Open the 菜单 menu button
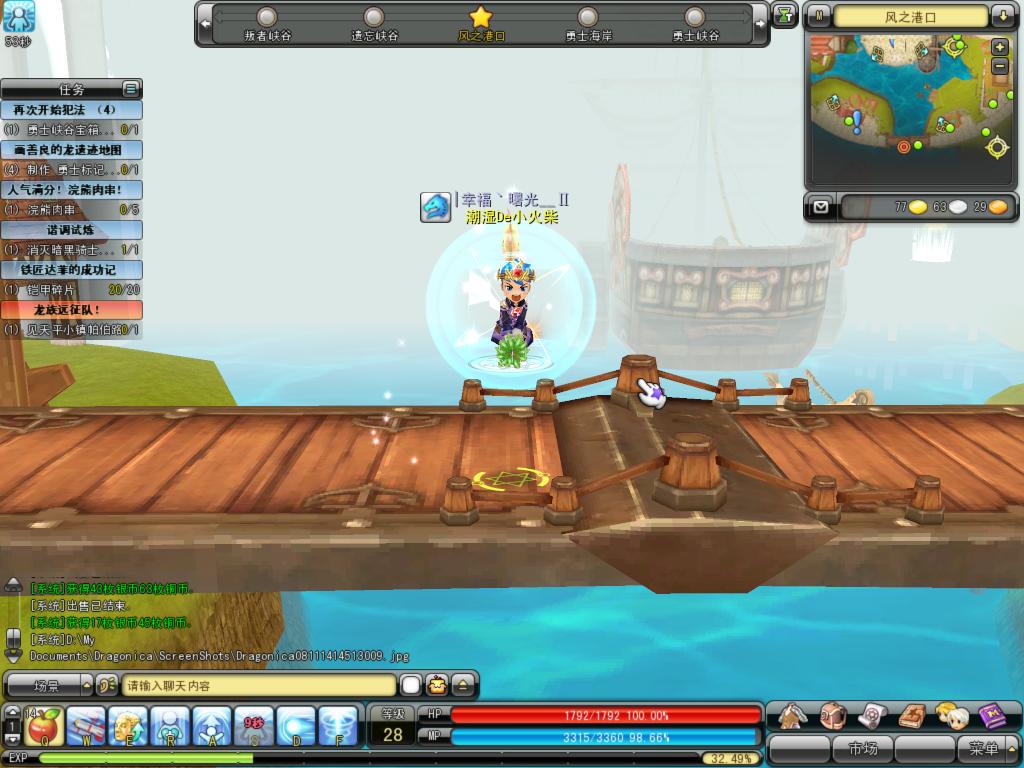Viewport: 1024px width, 768px height. [983, 748]
